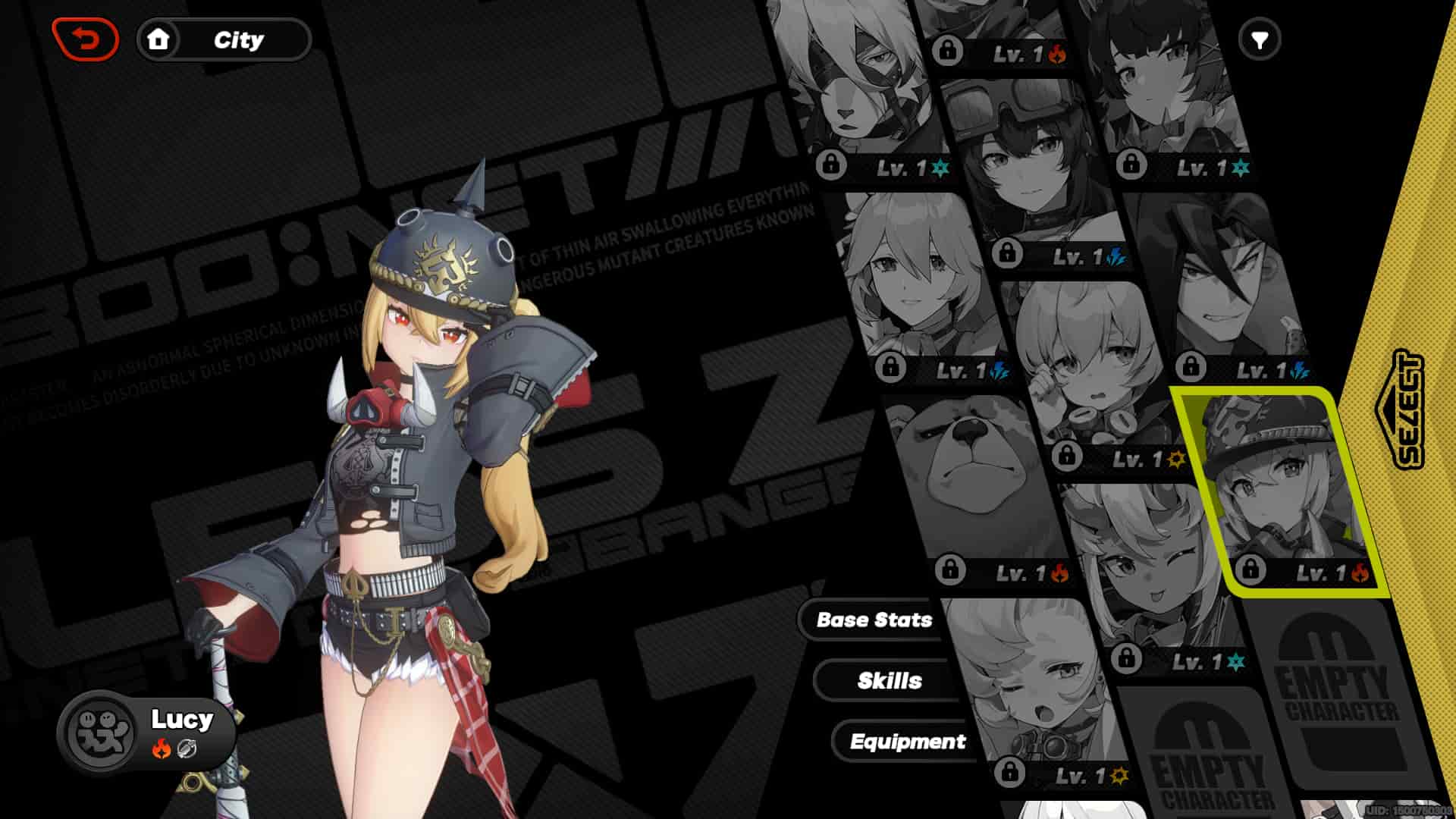Expand the Equipment panel

click(x=909, y=742)
